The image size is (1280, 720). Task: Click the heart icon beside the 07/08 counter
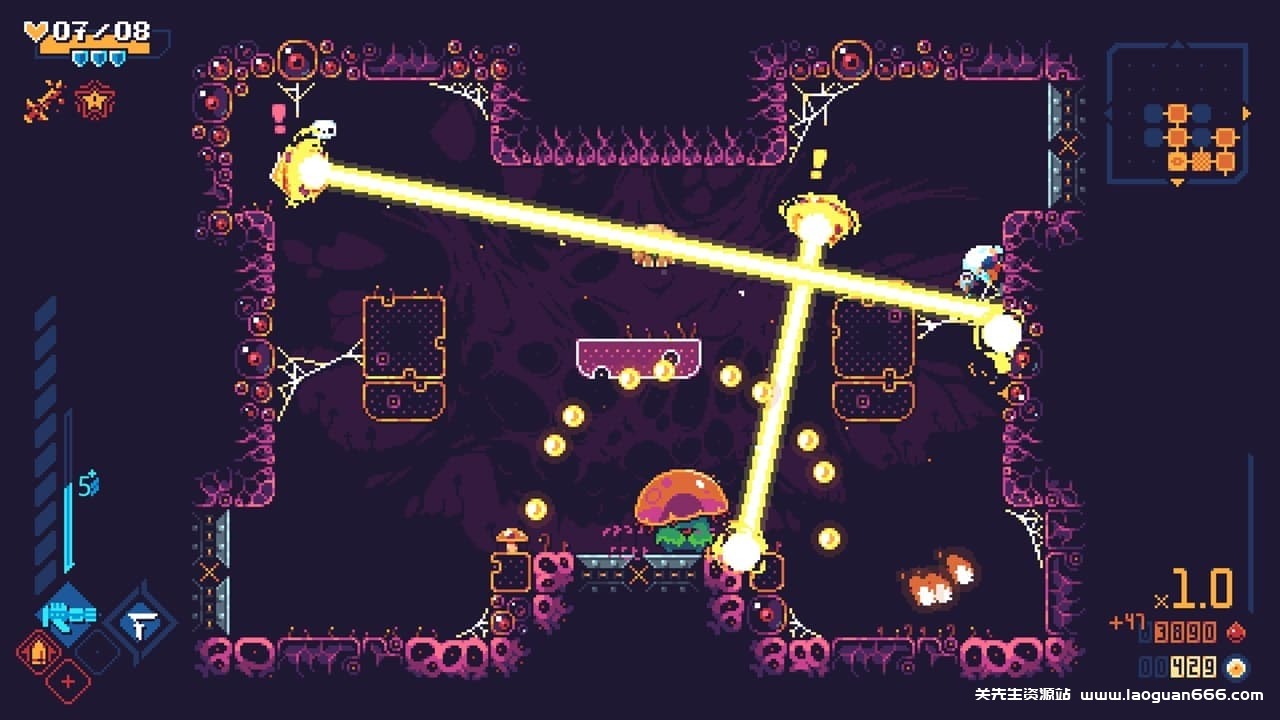(36, 31)
